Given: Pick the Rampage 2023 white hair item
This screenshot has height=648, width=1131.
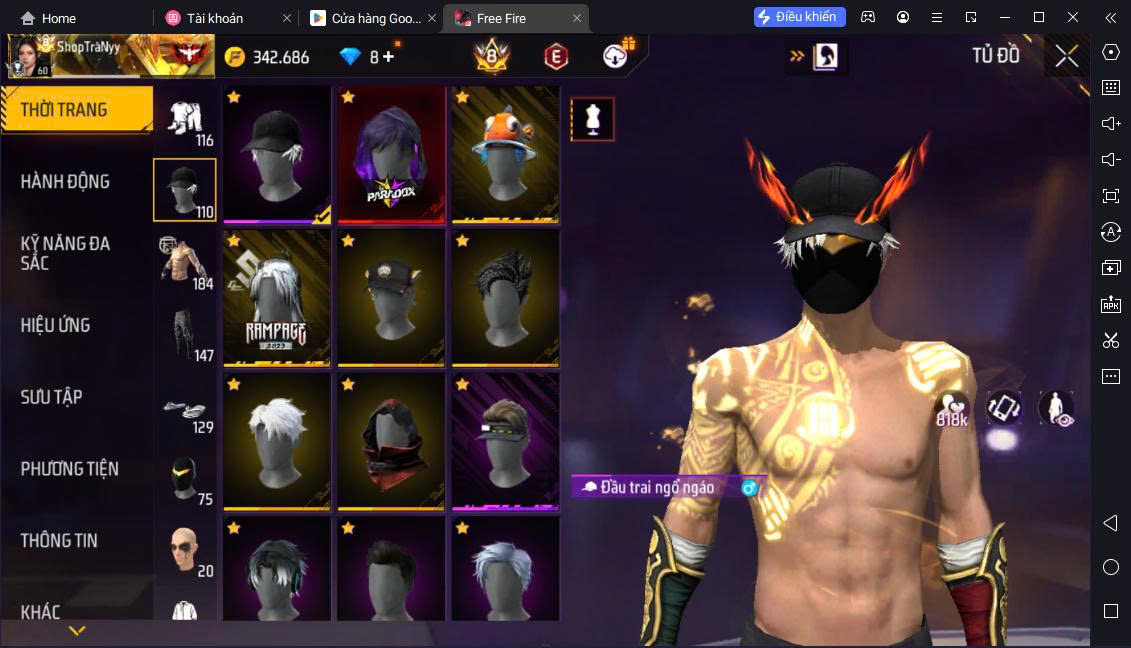Looking at the screenshot, I should 277,298.
